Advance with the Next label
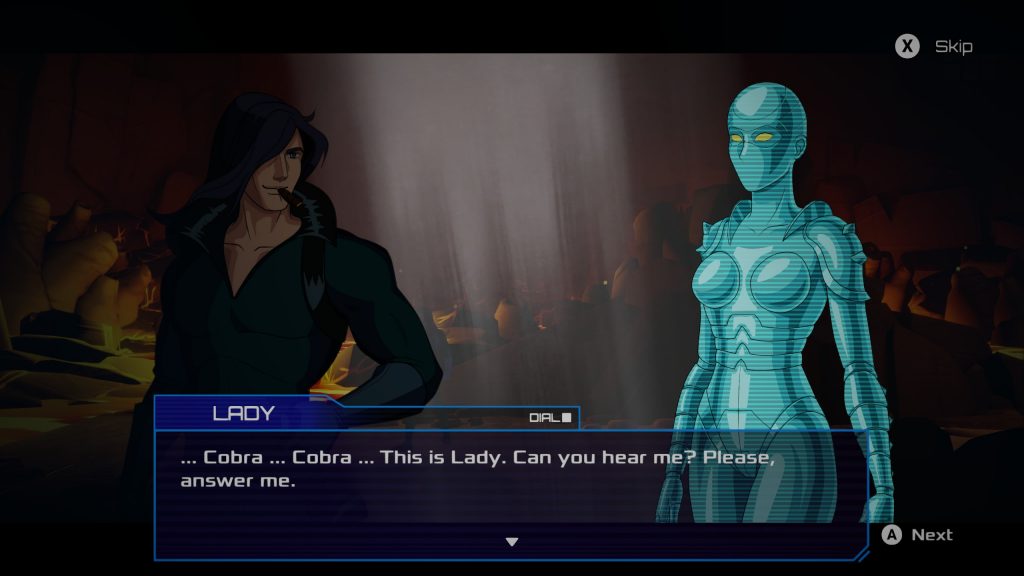Viewport: 1024px width, 576px height. (931, 535)
